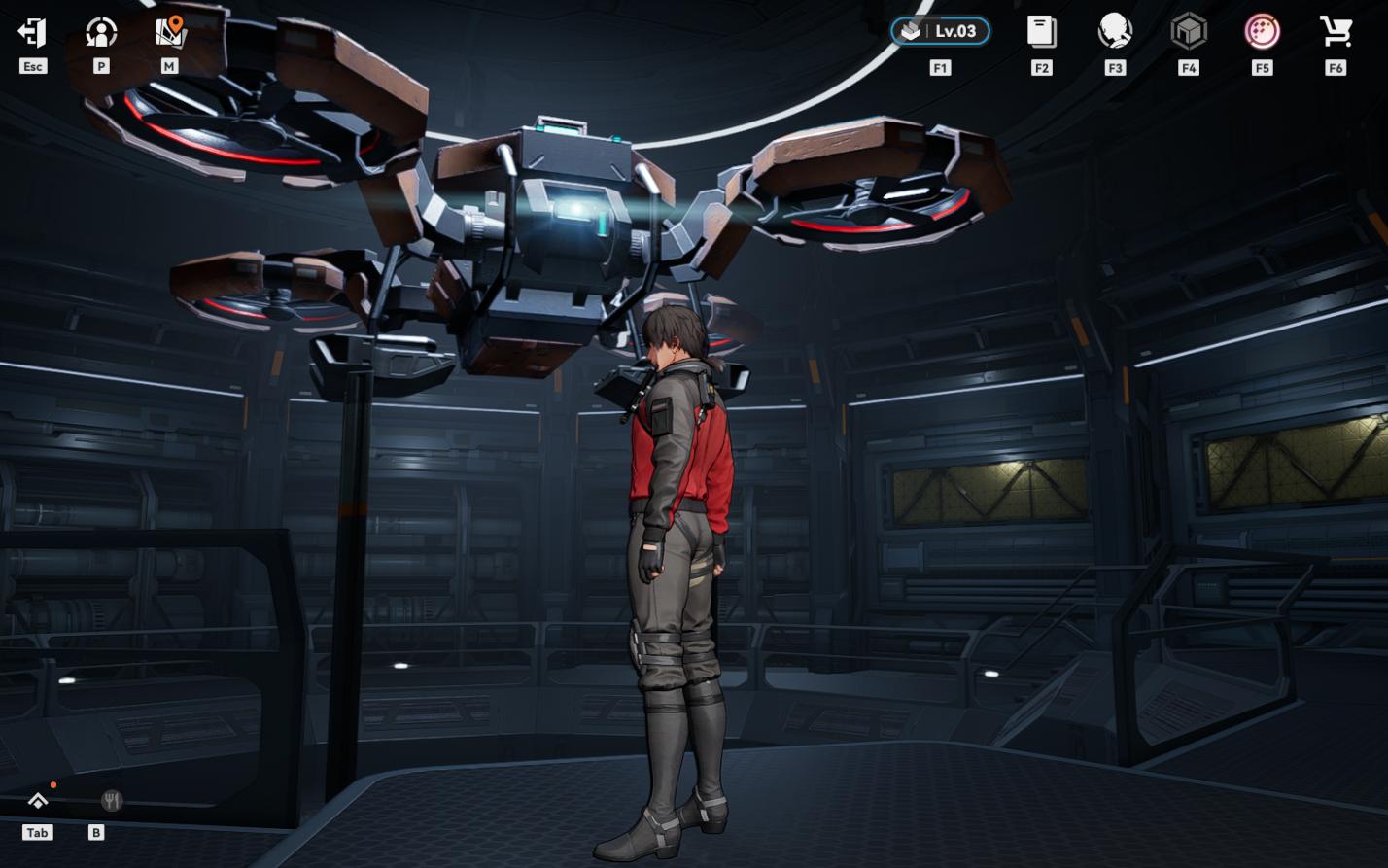Select the Lv.03 level badge
This screenshot has height=868, width=1388.
pyautogui.click(x=940, y=31)
